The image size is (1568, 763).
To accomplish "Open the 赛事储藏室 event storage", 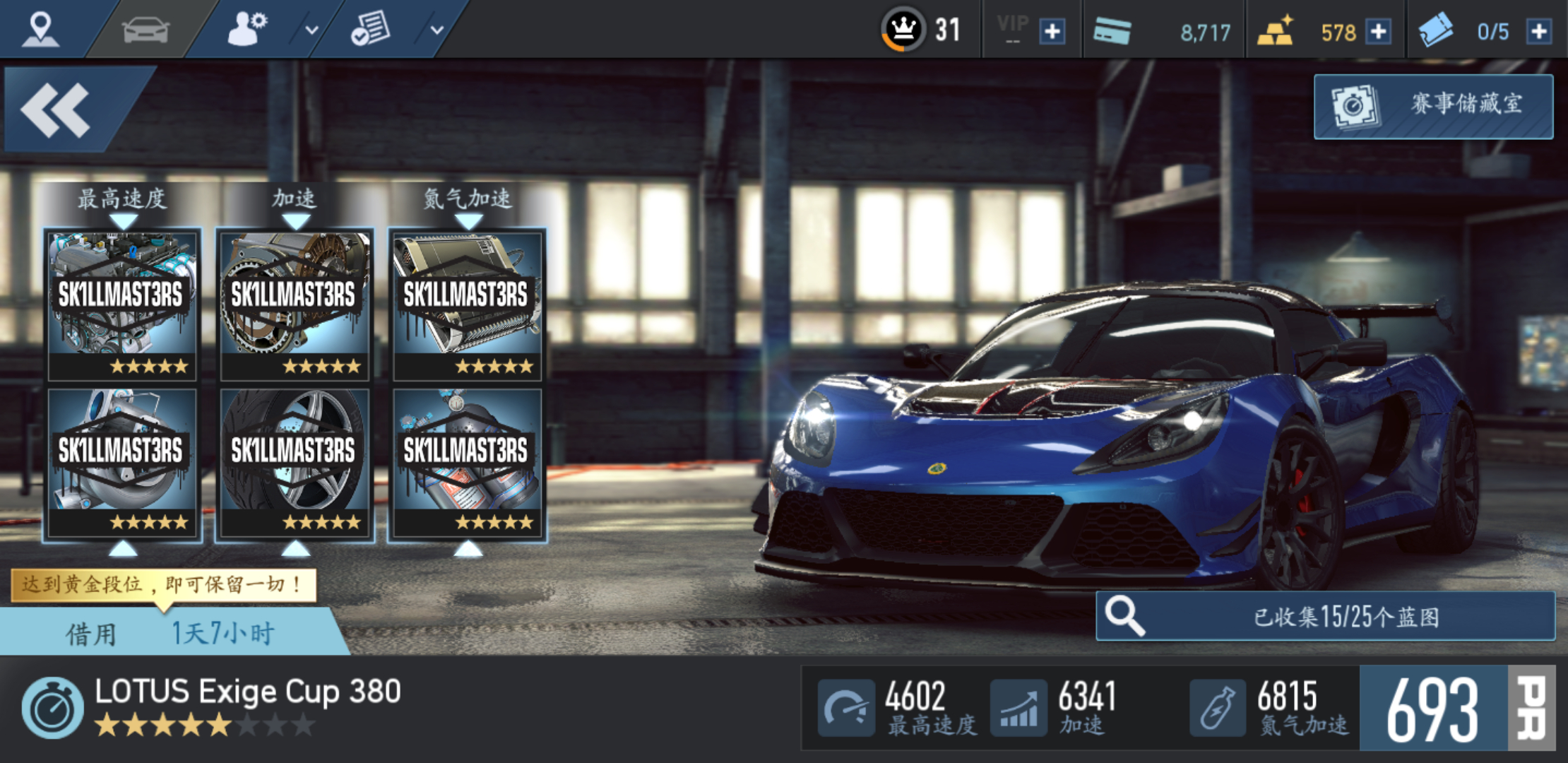I will (1433, 106).
